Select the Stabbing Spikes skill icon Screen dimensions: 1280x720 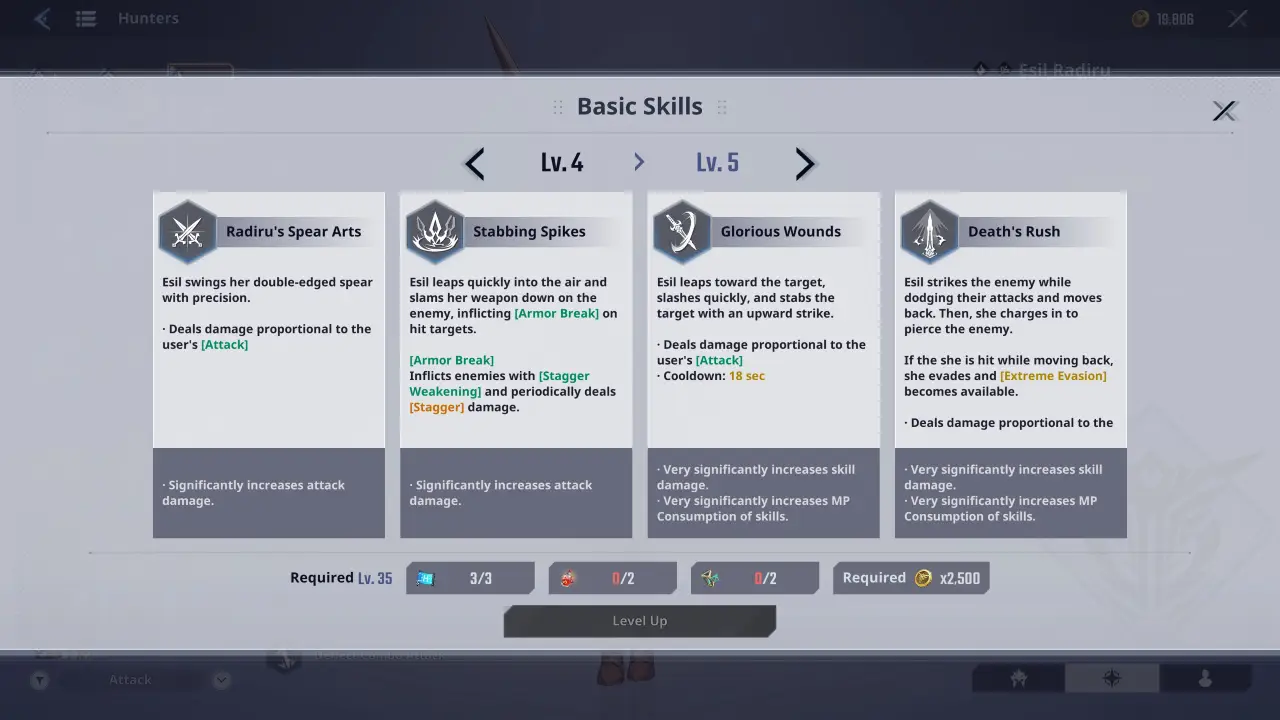pyautogui.click(x=434, y=229)
